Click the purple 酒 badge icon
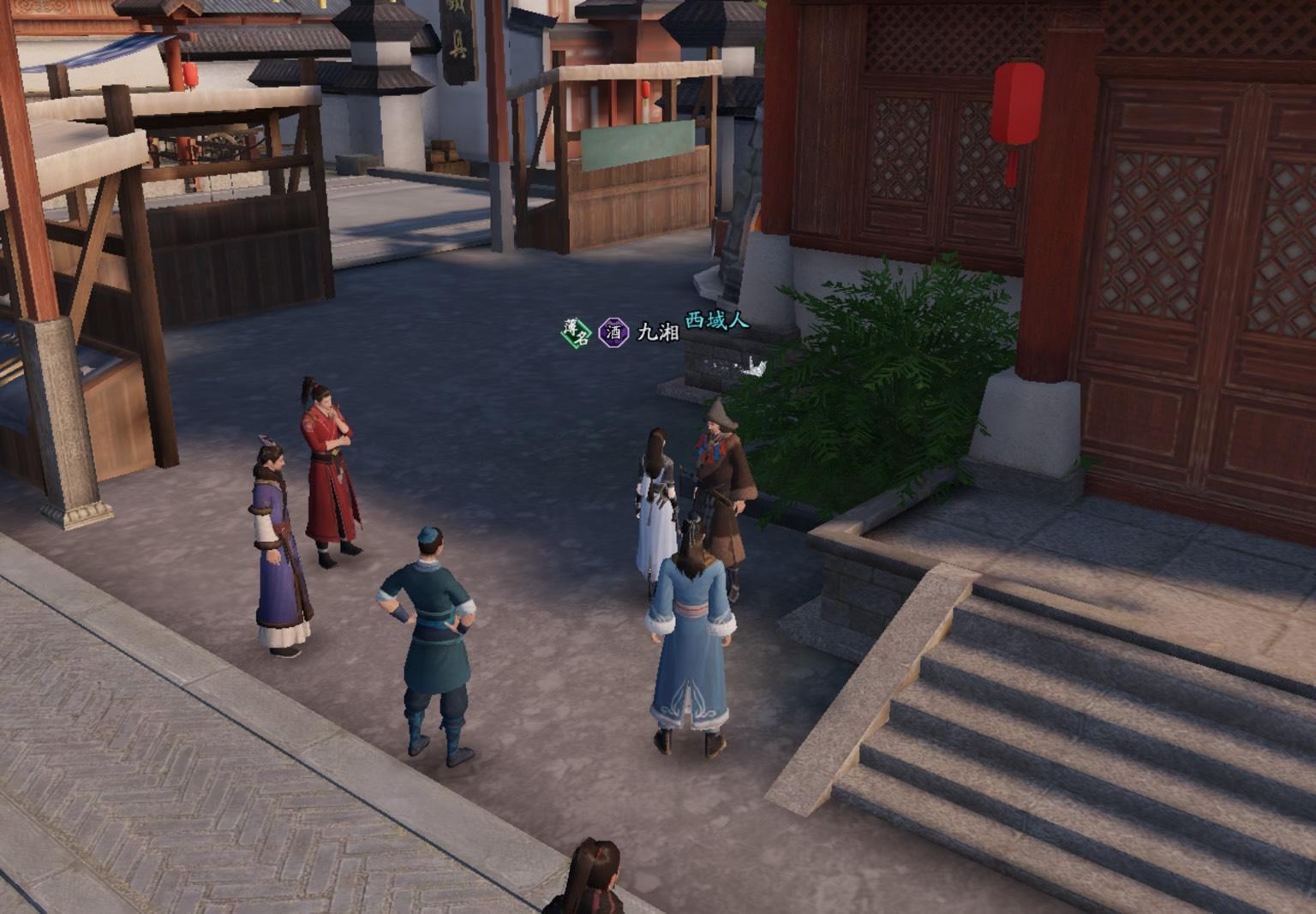 [x=613, y=332]
